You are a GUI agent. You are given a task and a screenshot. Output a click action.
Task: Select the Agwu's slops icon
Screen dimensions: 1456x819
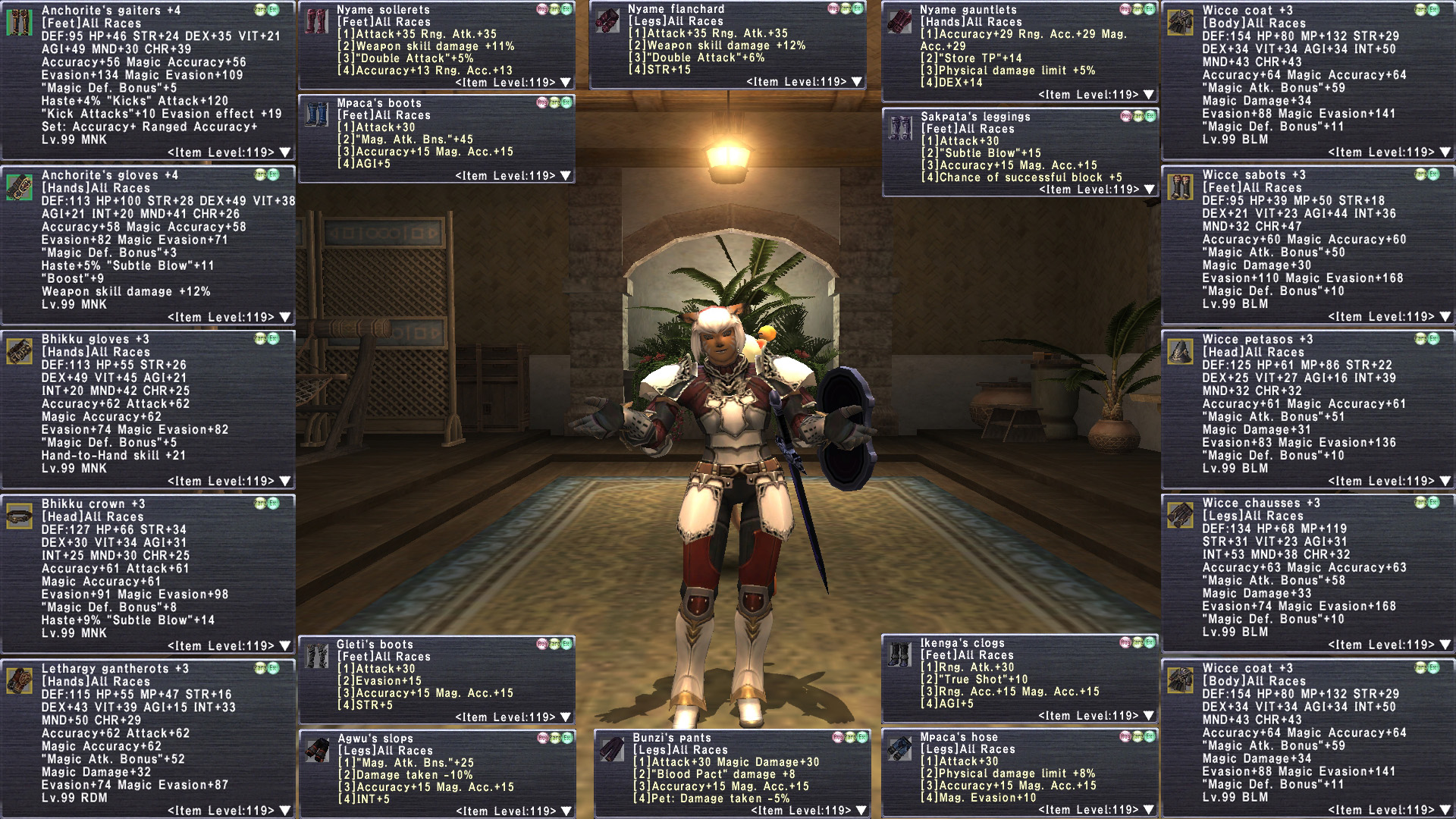(316, 750)
